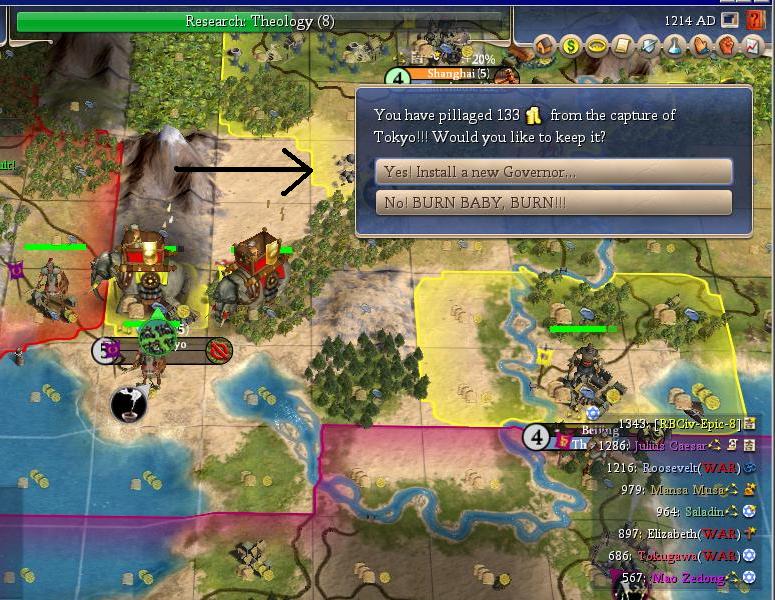This screenshot has width=775, height=600.
Task: Open the Foreign Advisor scroll icon
Action: [623, 45]
